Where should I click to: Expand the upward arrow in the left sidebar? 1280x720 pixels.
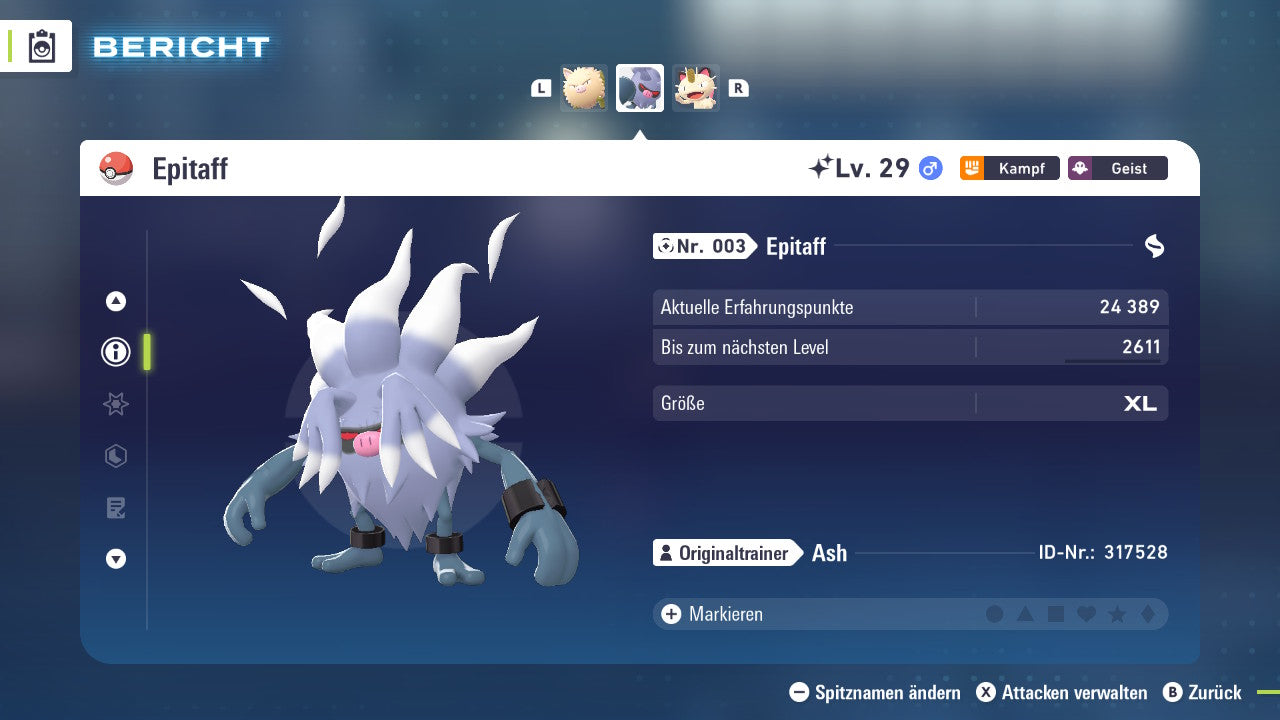(116, 300)
